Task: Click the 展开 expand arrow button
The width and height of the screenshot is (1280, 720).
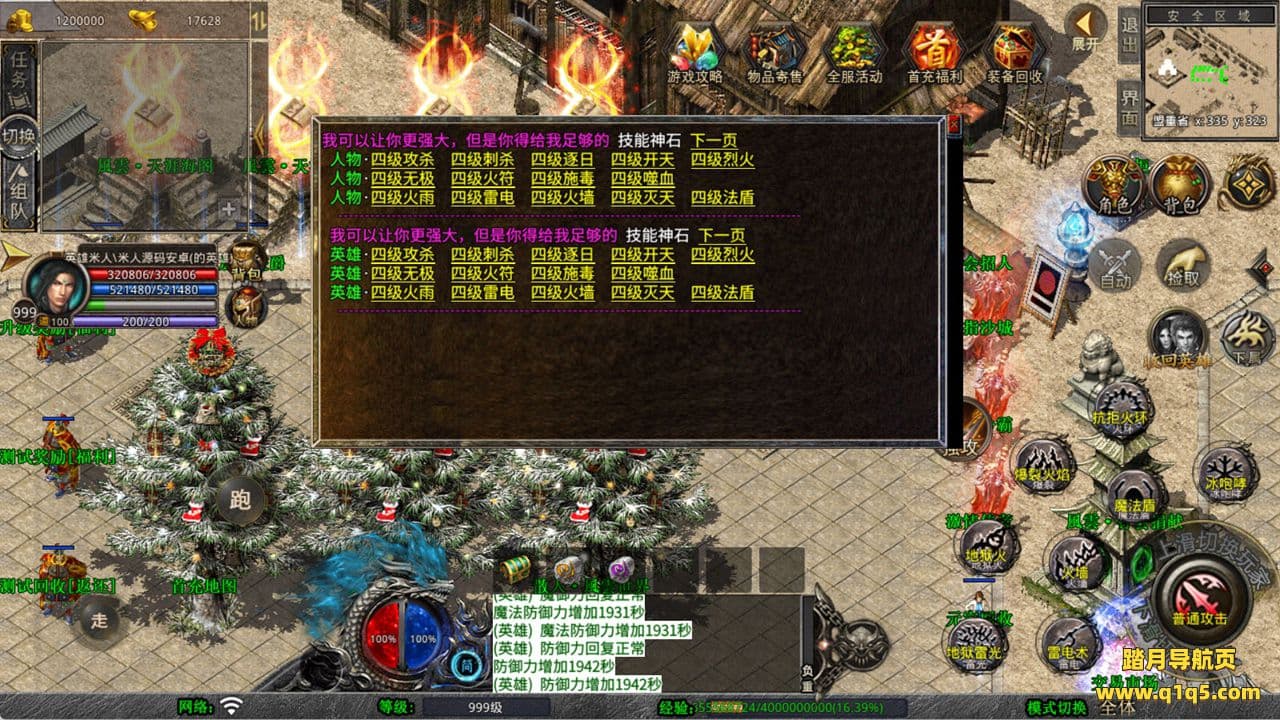Action: pyautogui.click(x=1085, y=28)
